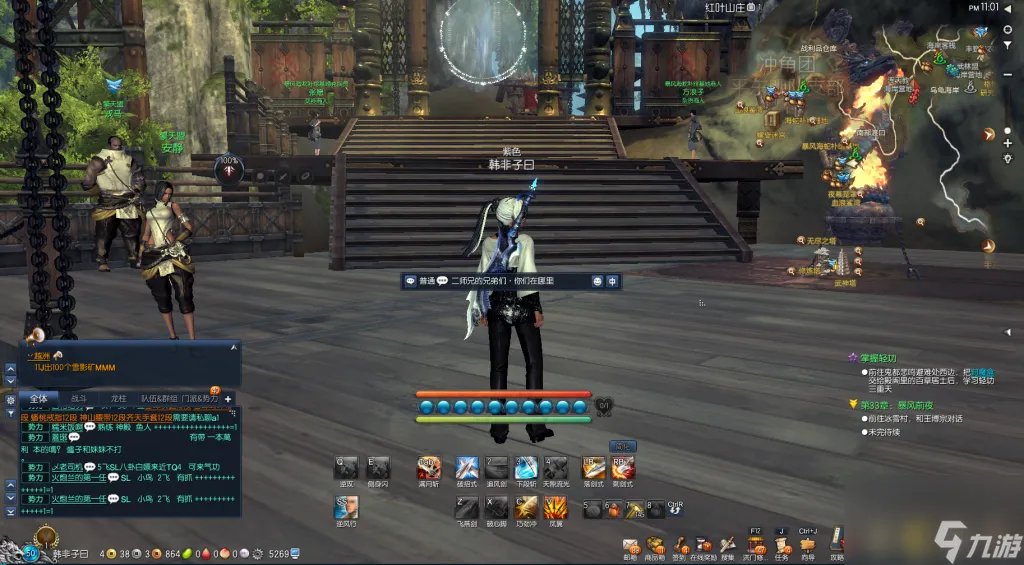Claim the 在线奖励 online reward
1024x565 pixels.
pyautogui.click(x=704, y=545)
